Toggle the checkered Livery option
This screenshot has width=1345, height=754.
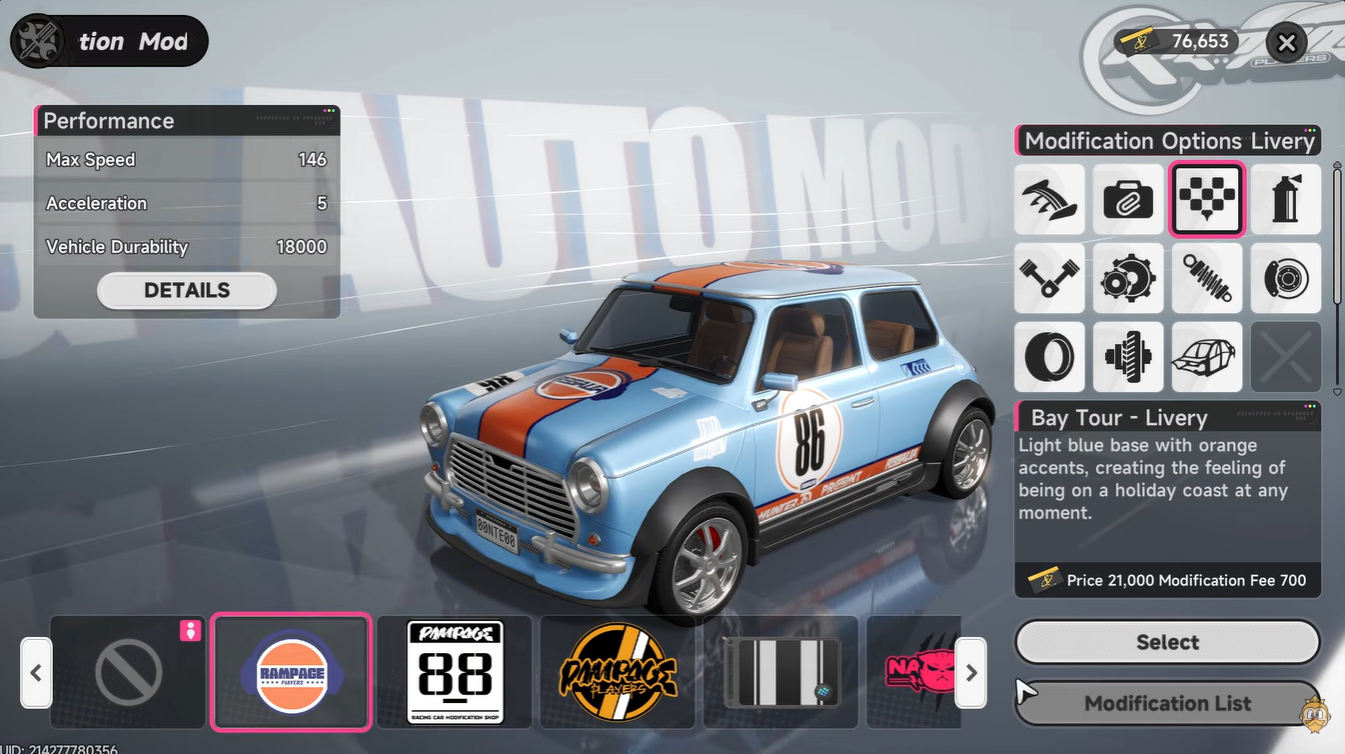[x=1207, y=199]
